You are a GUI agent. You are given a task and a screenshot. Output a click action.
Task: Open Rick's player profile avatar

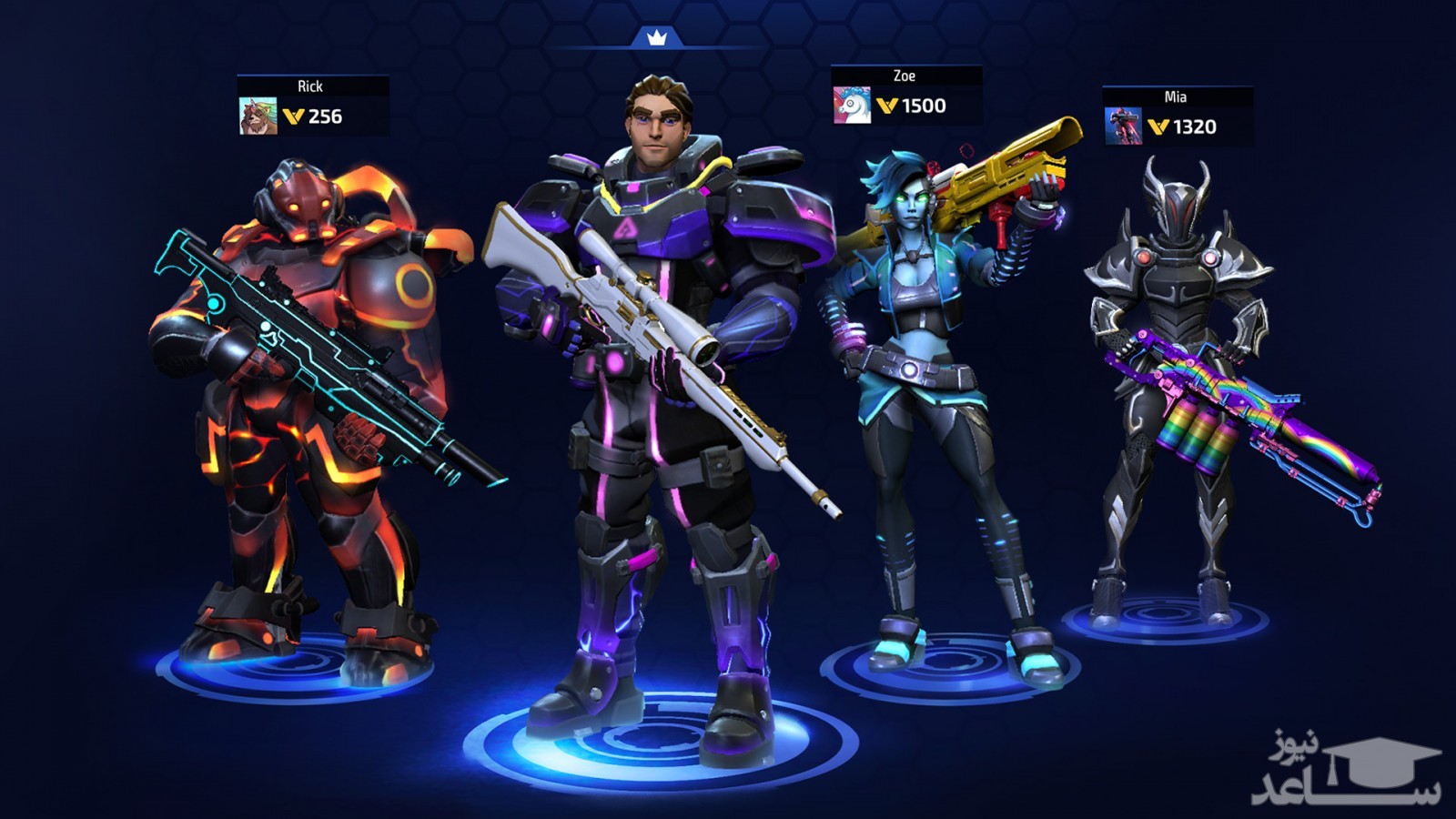(258, 116)
